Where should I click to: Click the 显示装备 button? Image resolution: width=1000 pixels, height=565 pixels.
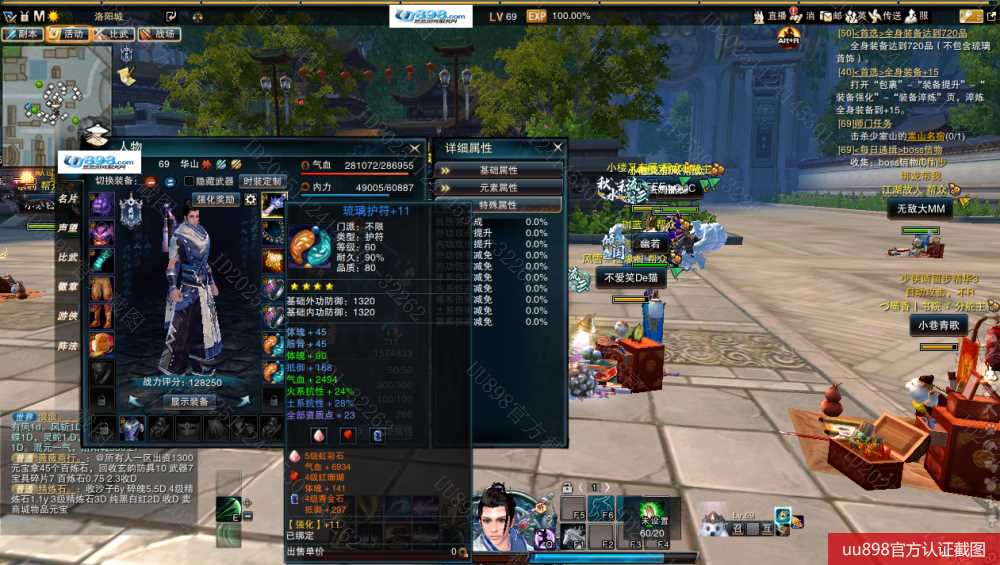click(x=189, y=401)
